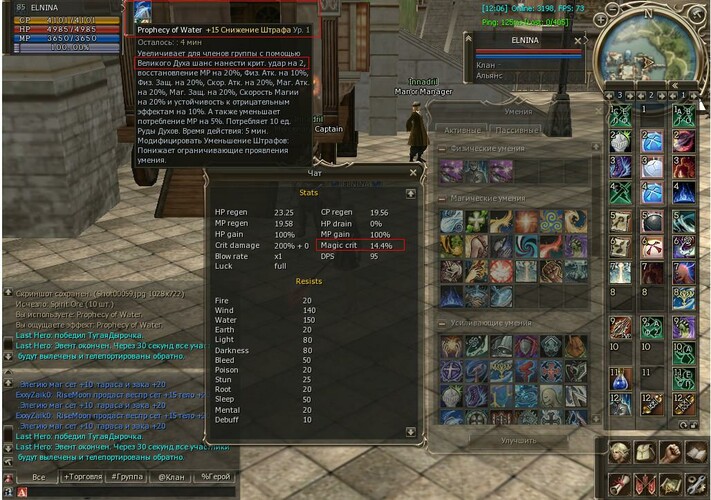
Task: Collapse the Физические умения section
Action: pos(443,151)
